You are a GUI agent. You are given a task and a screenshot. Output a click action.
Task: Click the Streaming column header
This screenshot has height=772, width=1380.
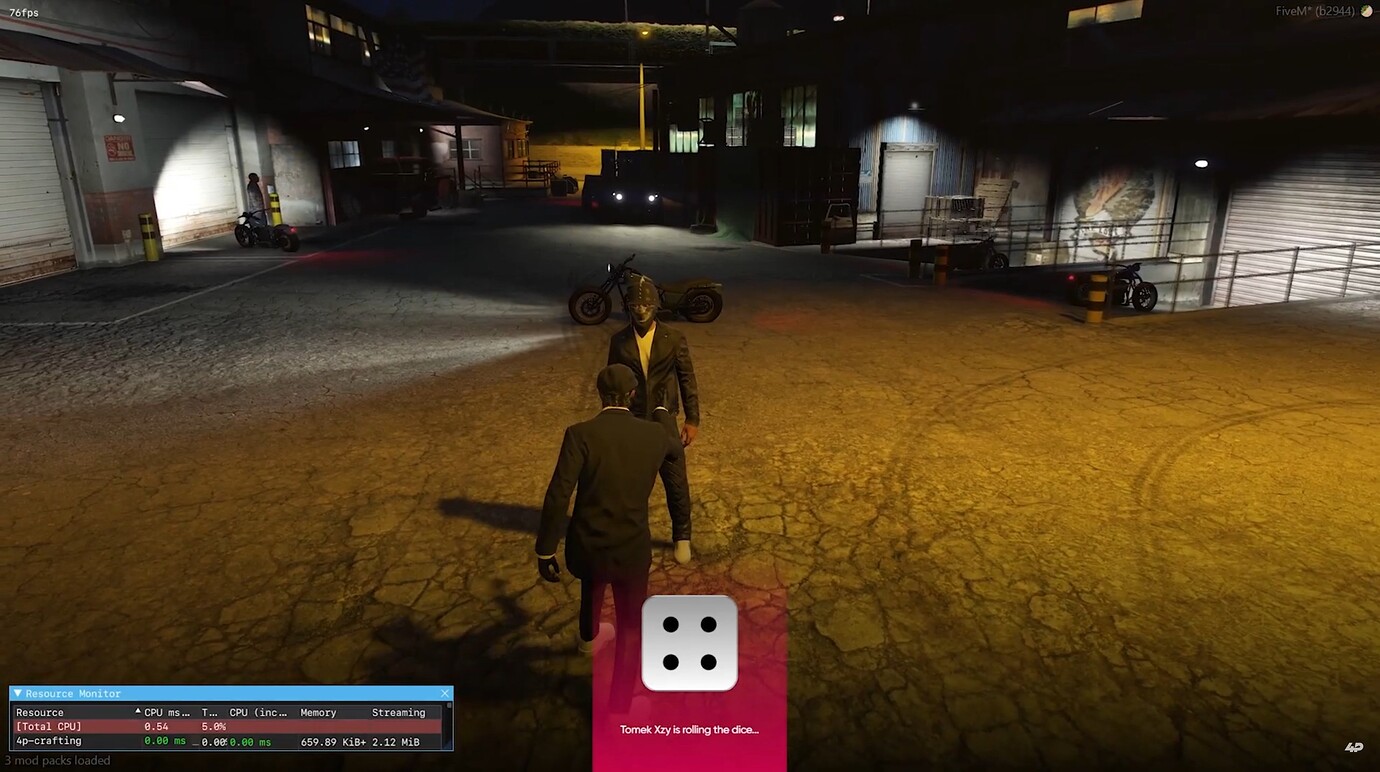398,712
